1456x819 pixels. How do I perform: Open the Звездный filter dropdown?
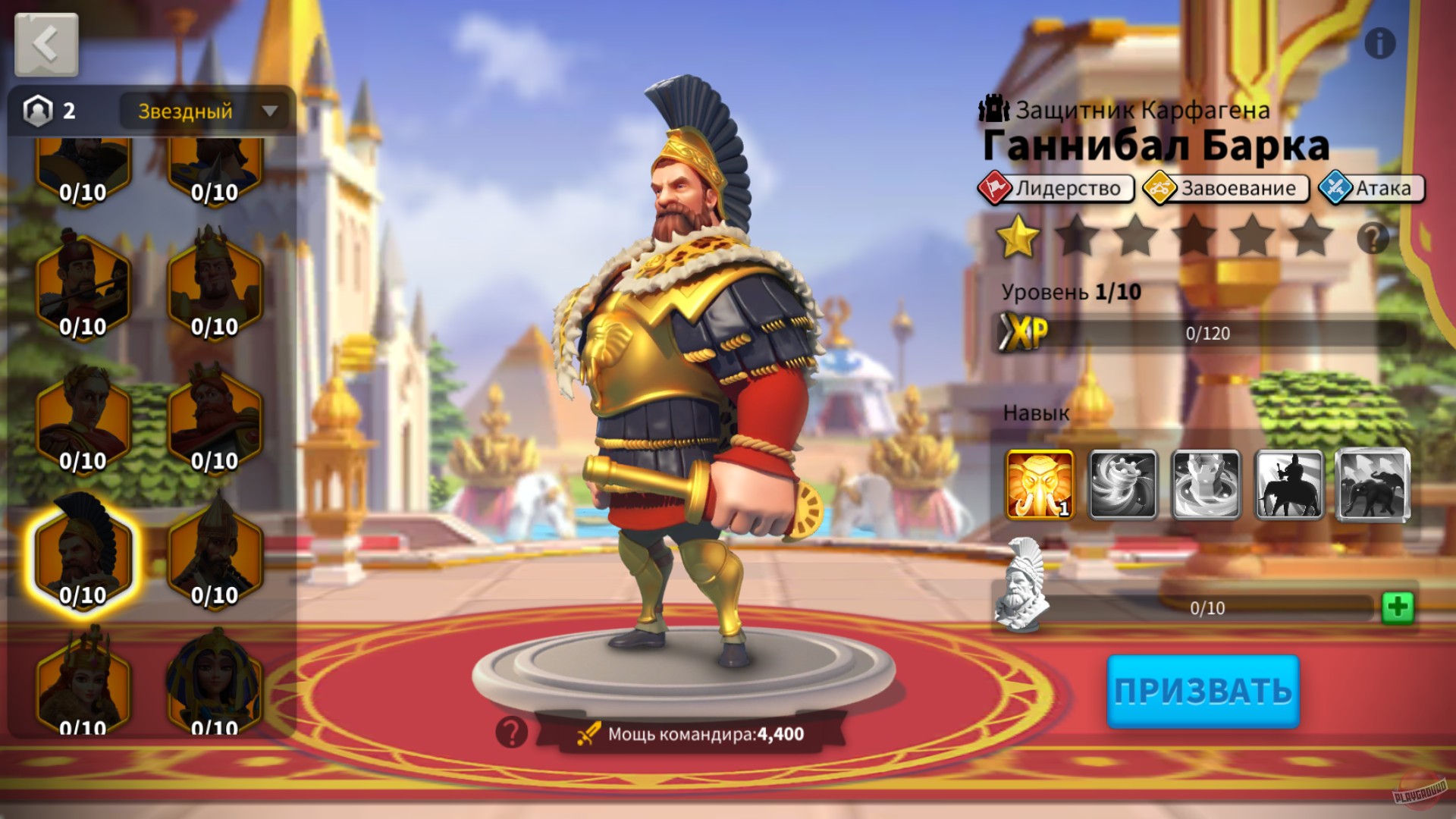pyautogui.click(x=205, y=111)
